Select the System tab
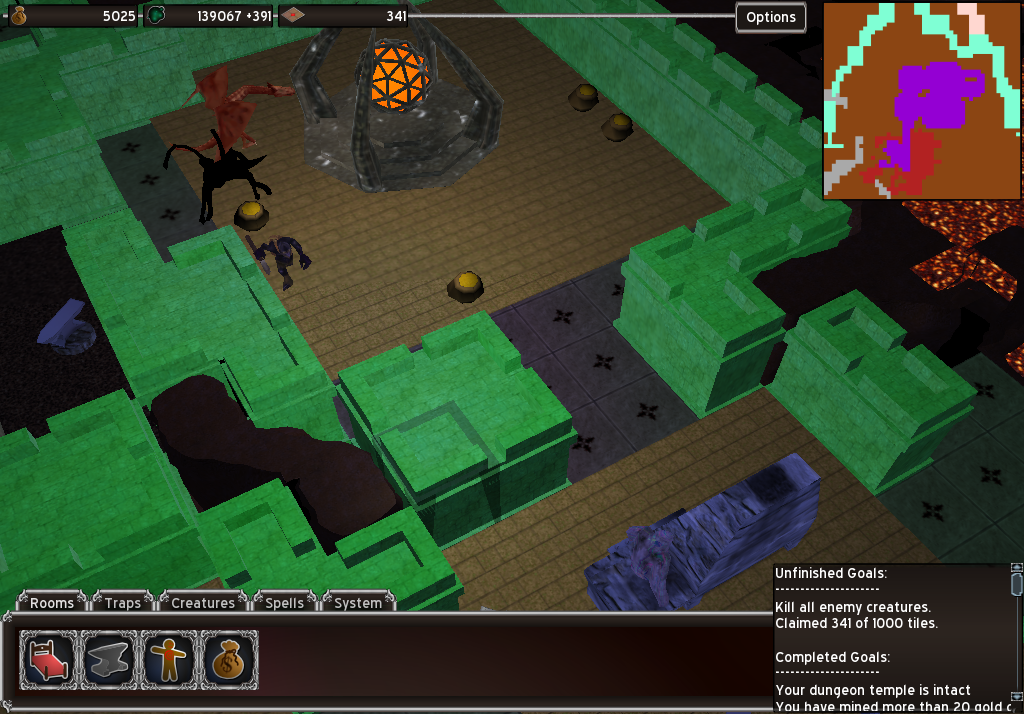This screenshot has height=714, width=1024. point(358,602)
